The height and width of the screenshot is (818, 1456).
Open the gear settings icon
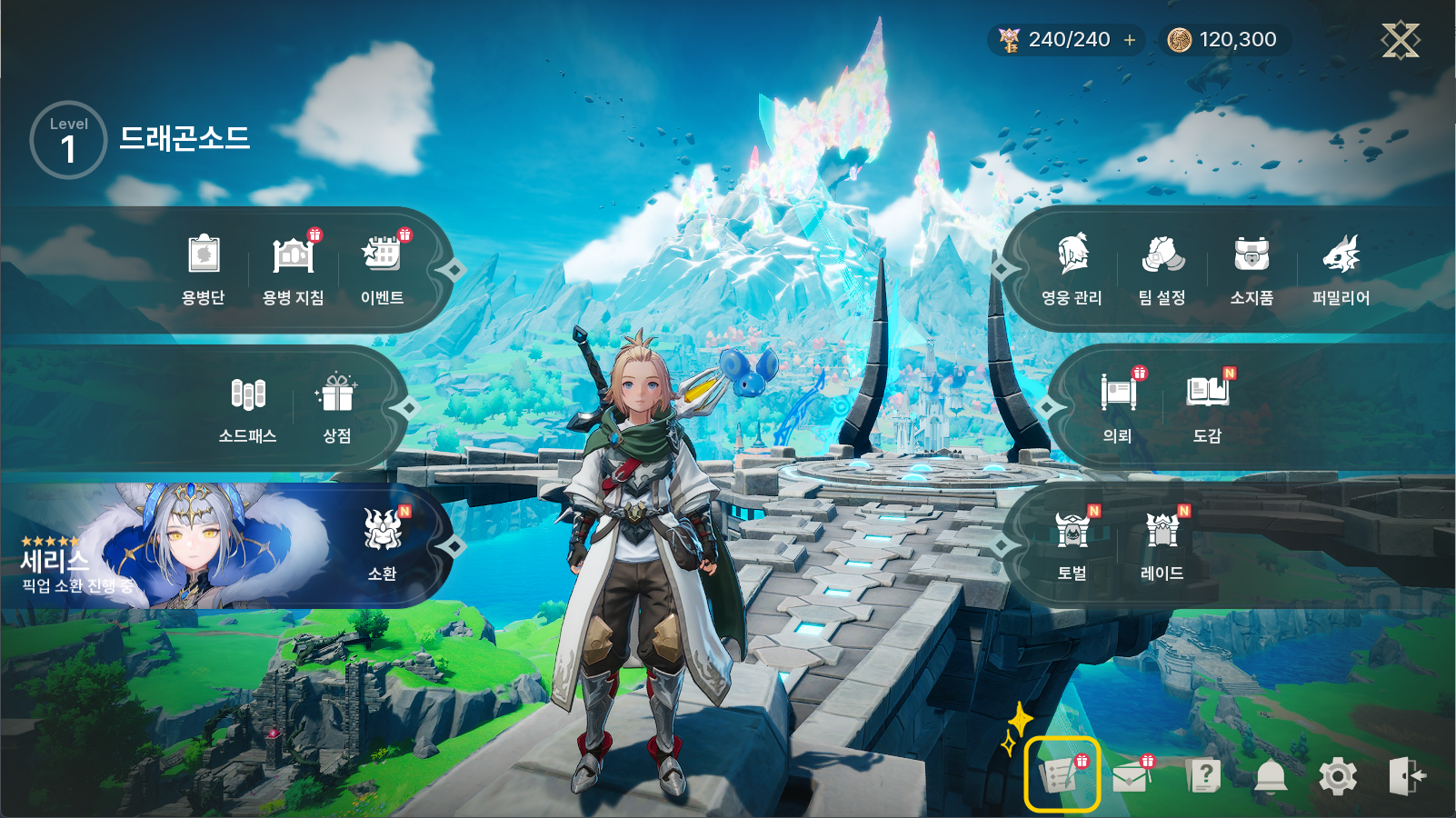[x=1338, y=777]
